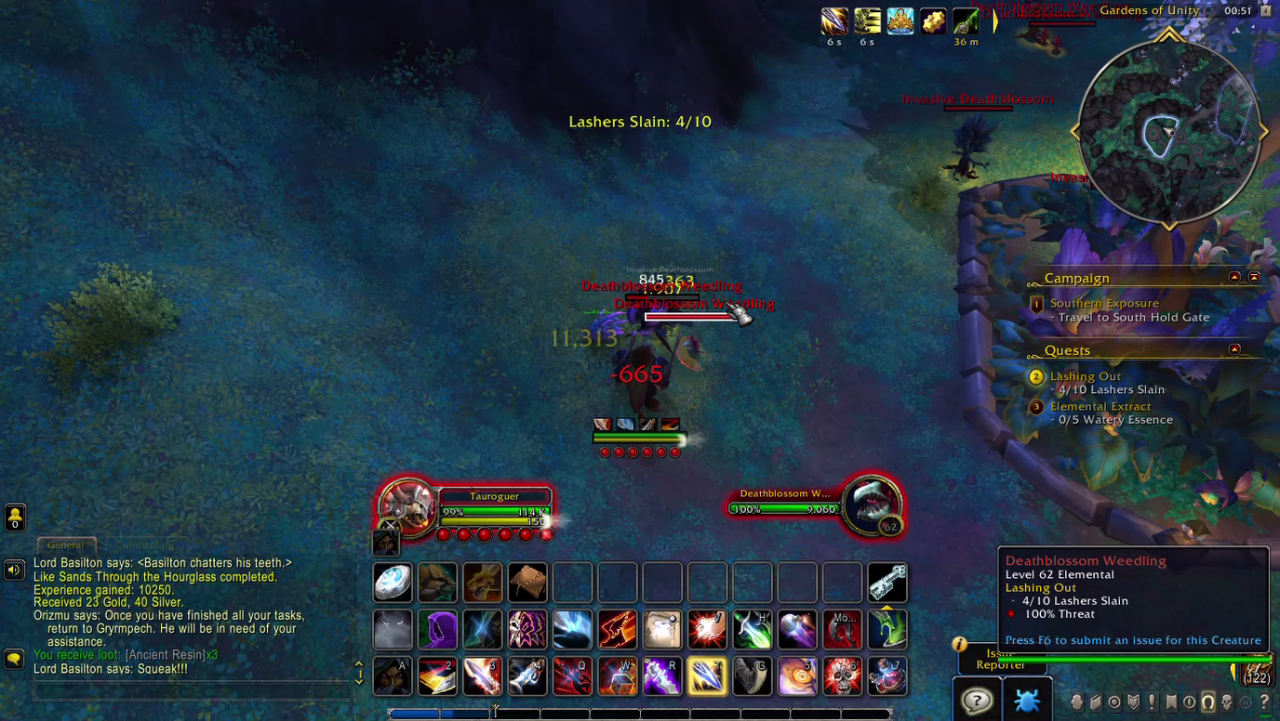1280x721 pixels.
Task: Click the Deathblossom Weedling target portrait
Action: click(x=872, y=504)
